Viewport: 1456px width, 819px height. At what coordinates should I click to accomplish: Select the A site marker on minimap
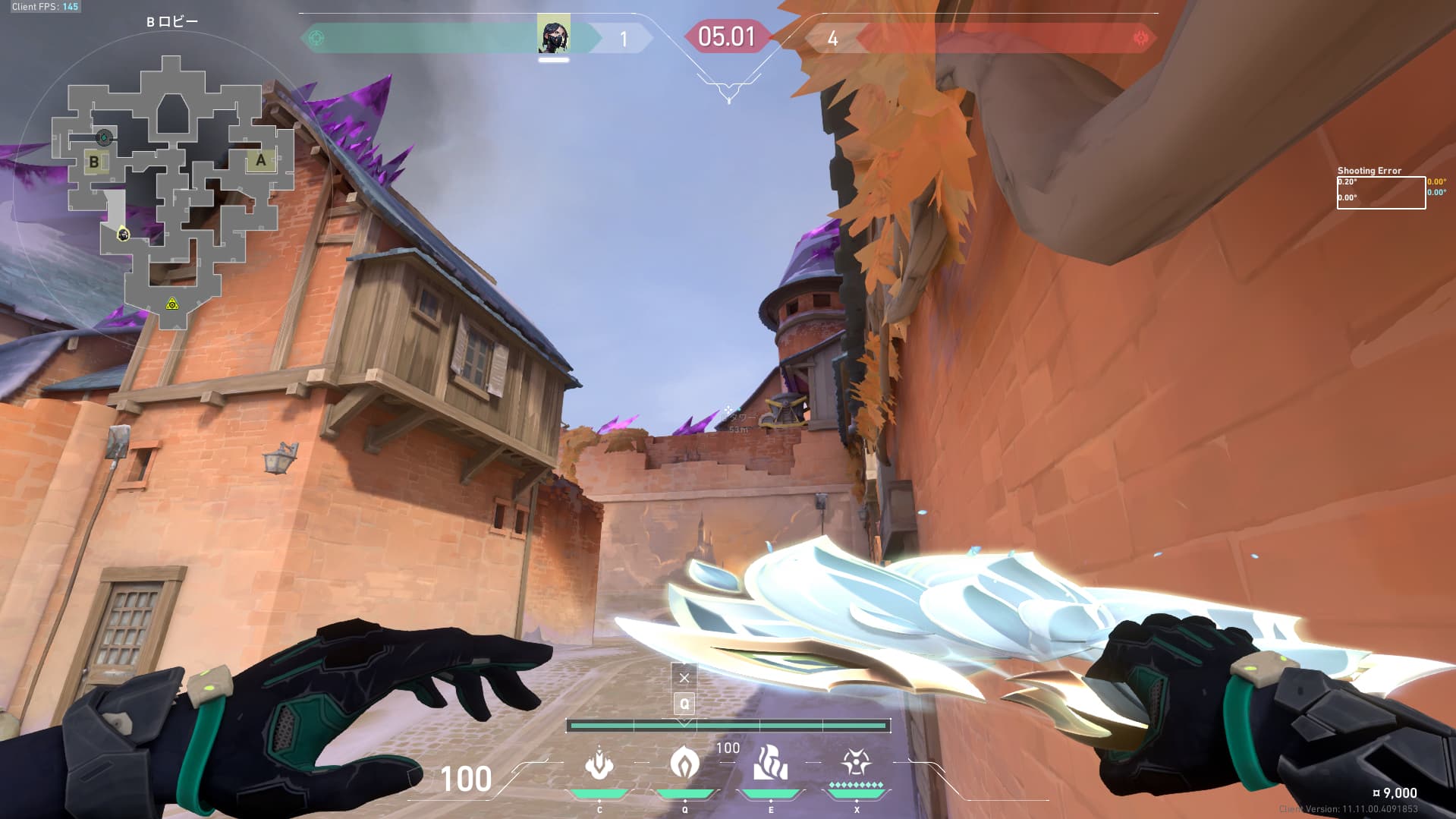(260, 160)
